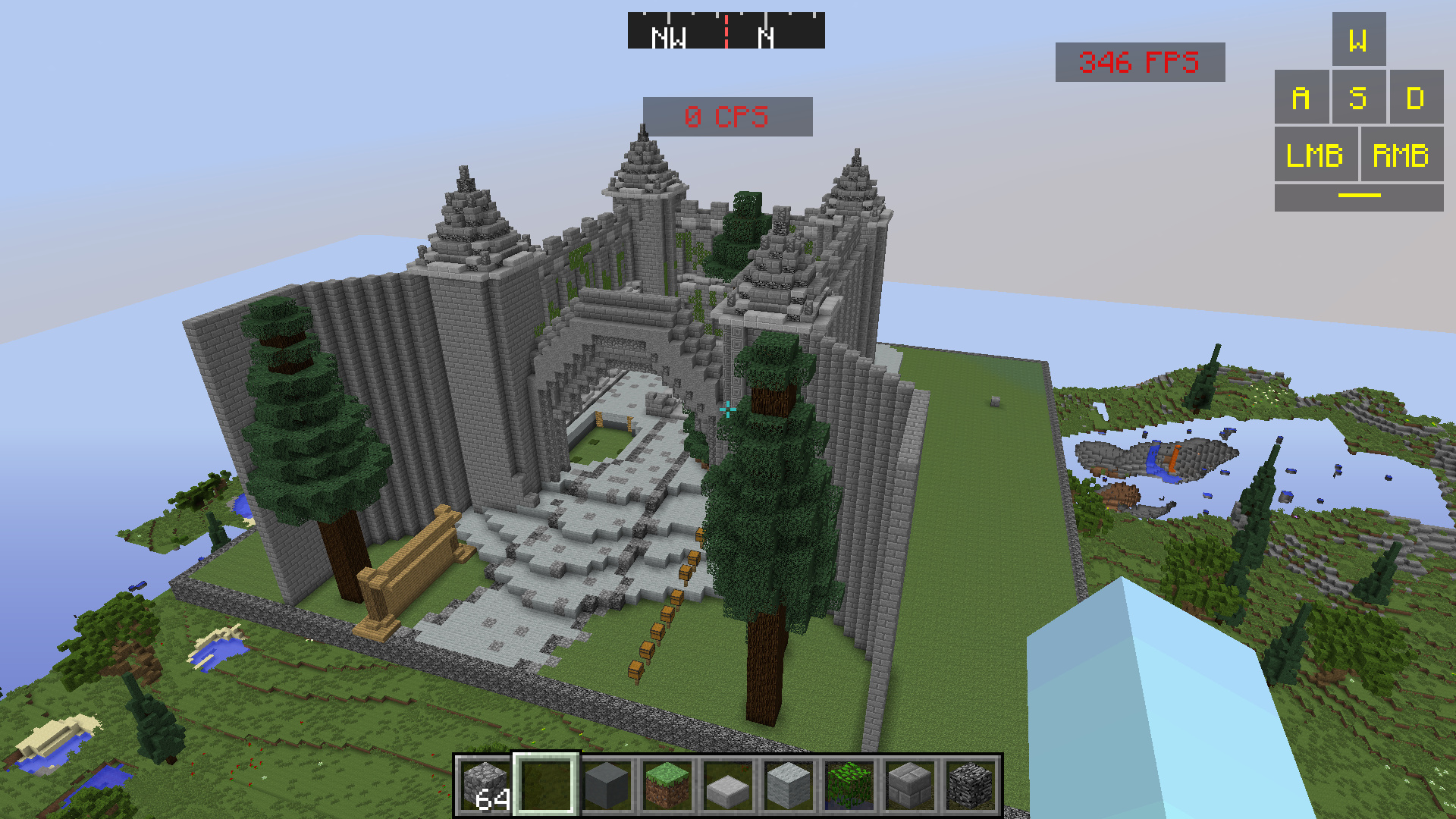Select the green leaves block slot
The height and width of the screenshot is (819, 1456).
849,786
